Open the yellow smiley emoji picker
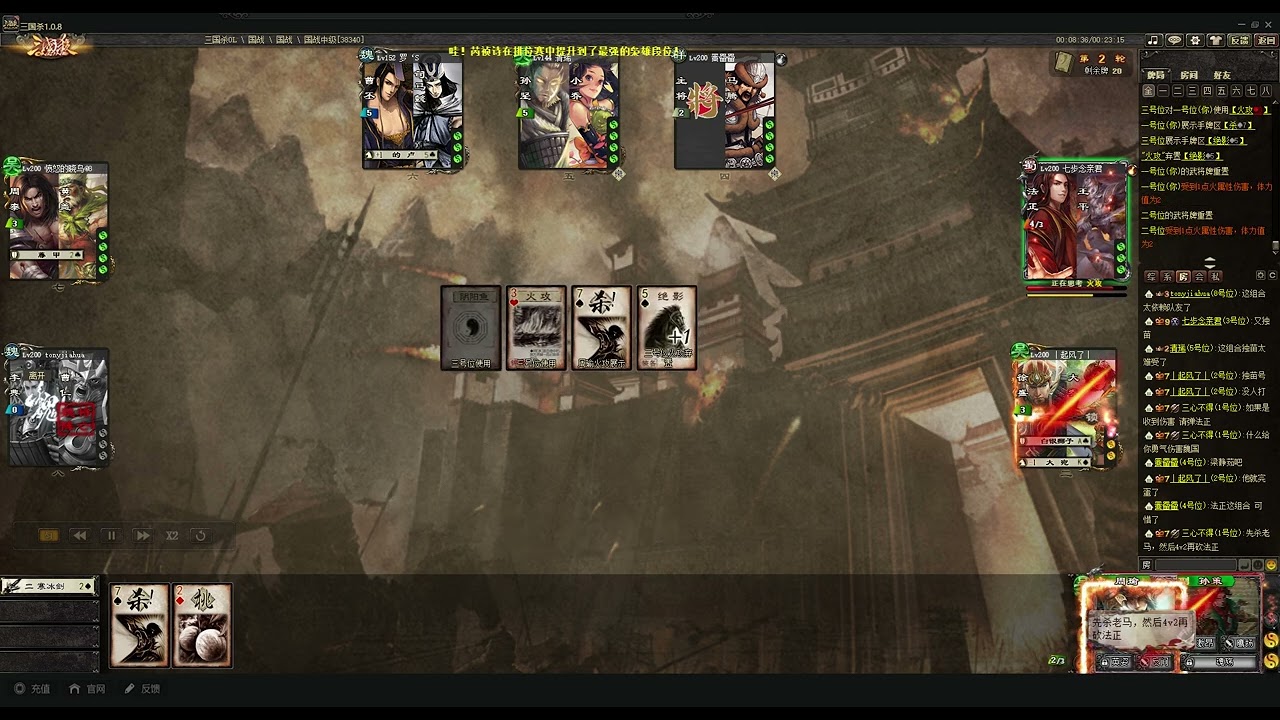The height and width of the screenshot is (720, 1280). click(x=1271, y=565)
